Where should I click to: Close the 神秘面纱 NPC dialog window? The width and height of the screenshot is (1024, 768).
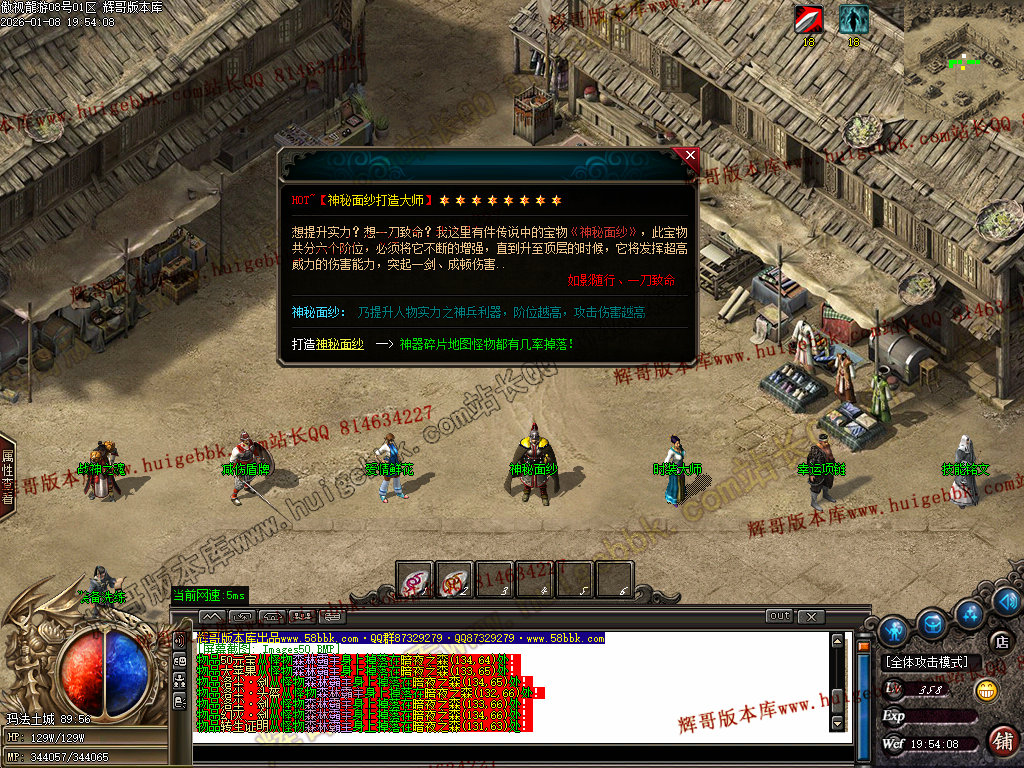(x=689, y=155)
